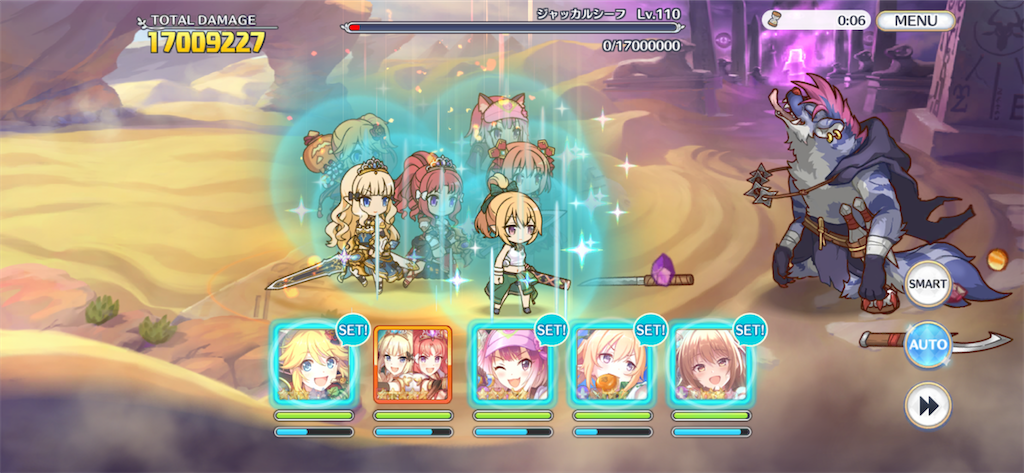Toggle the AUTO battle button

coord(927,346)
